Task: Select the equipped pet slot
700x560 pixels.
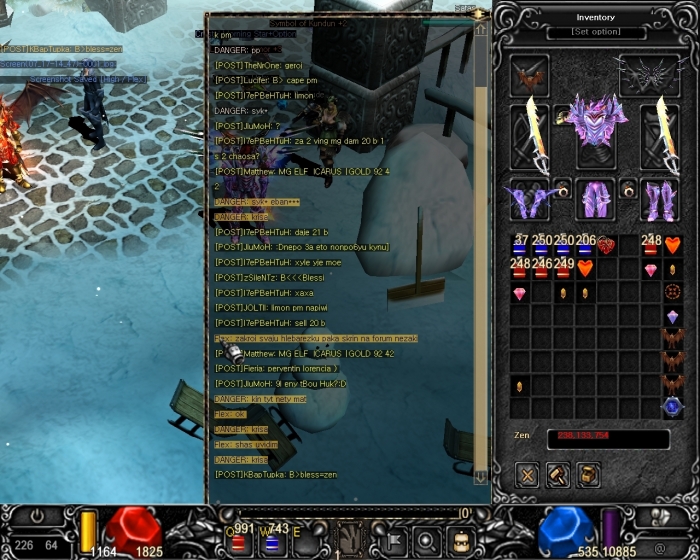Action: click(x=530, y=76)
